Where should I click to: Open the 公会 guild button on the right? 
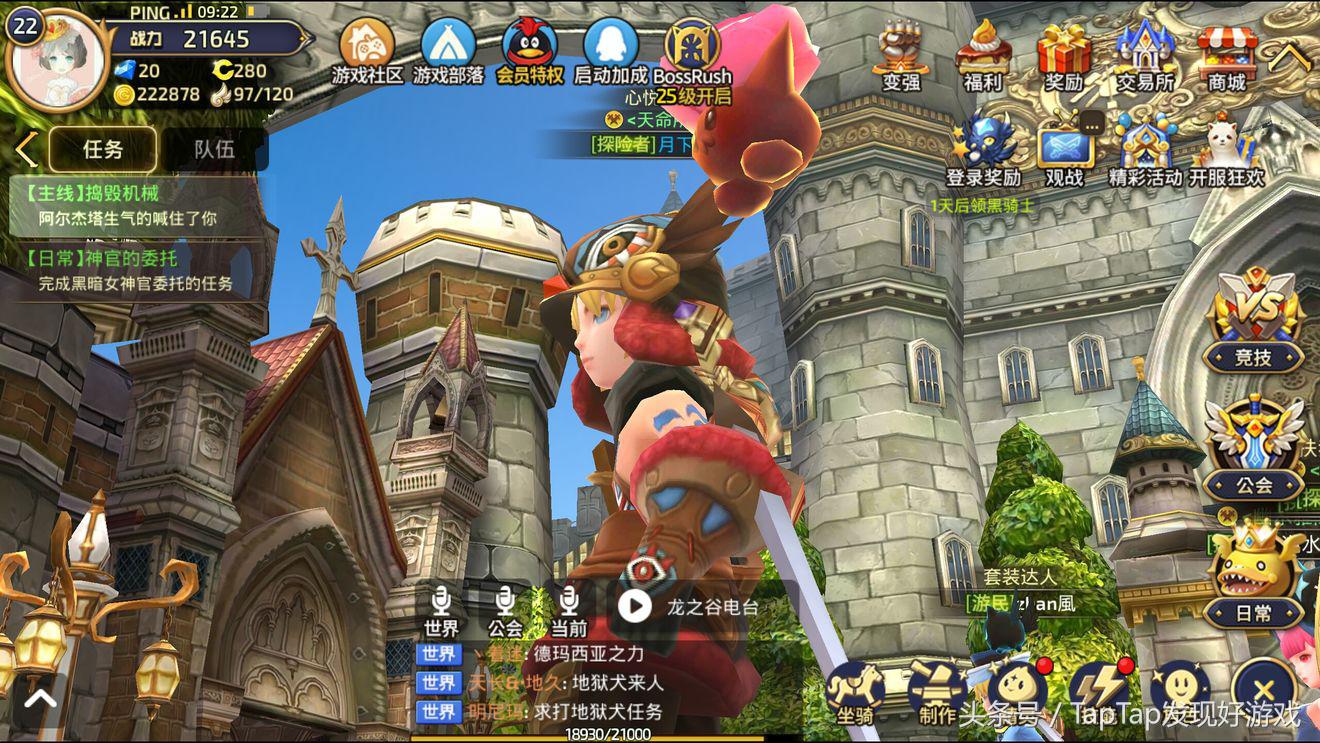[x=1253, y=447]
